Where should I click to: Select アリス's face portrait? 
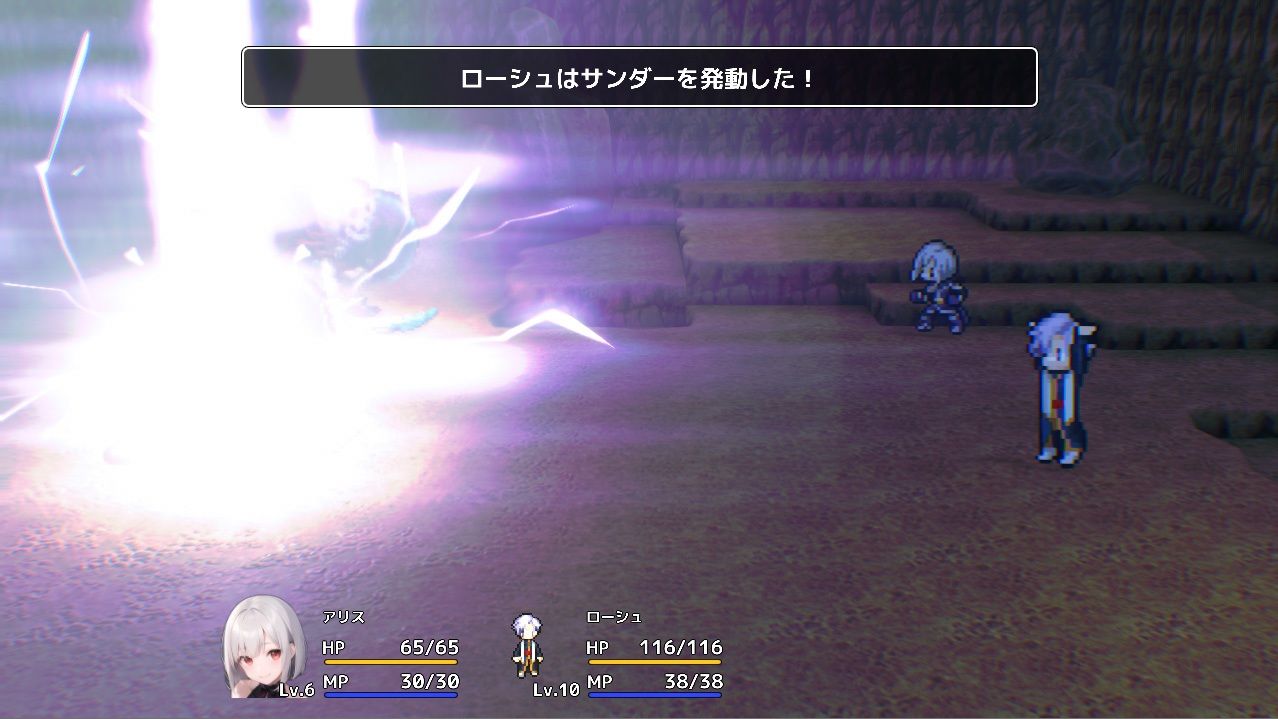(262, 646)
